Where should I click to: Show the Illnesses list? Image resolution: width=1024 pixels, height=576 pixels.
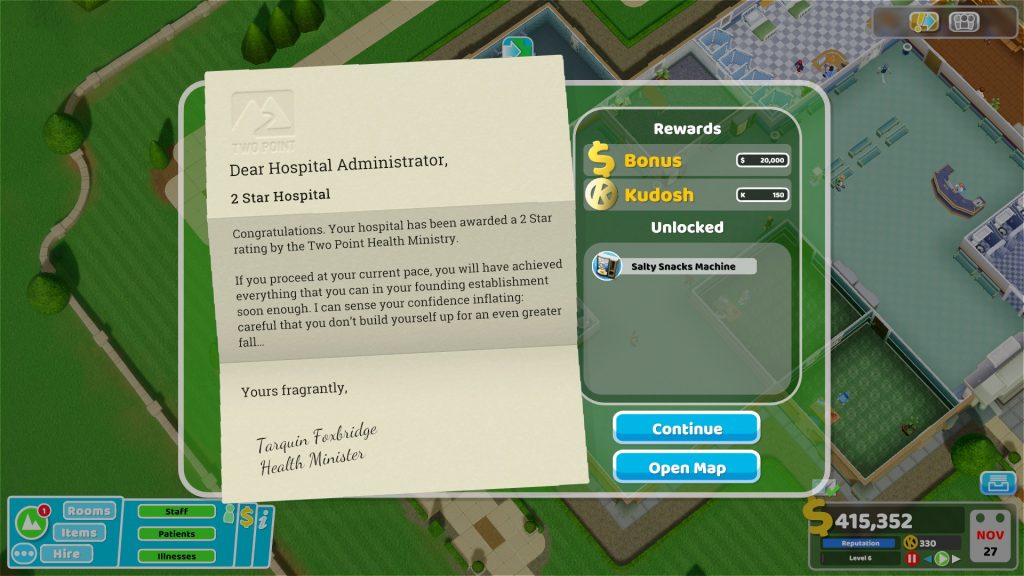coord(176,556)
